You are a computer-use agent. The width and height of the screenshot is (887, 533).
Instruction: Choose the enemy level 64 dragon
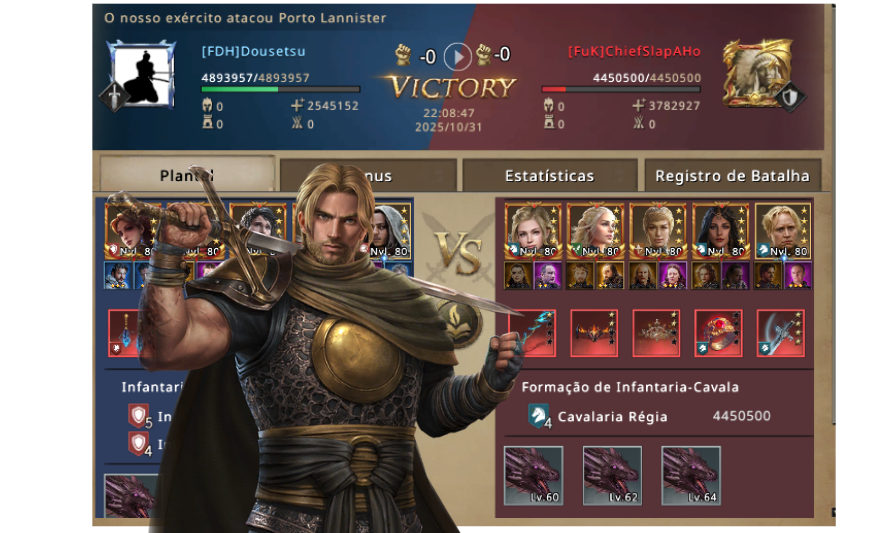[691, 475]
